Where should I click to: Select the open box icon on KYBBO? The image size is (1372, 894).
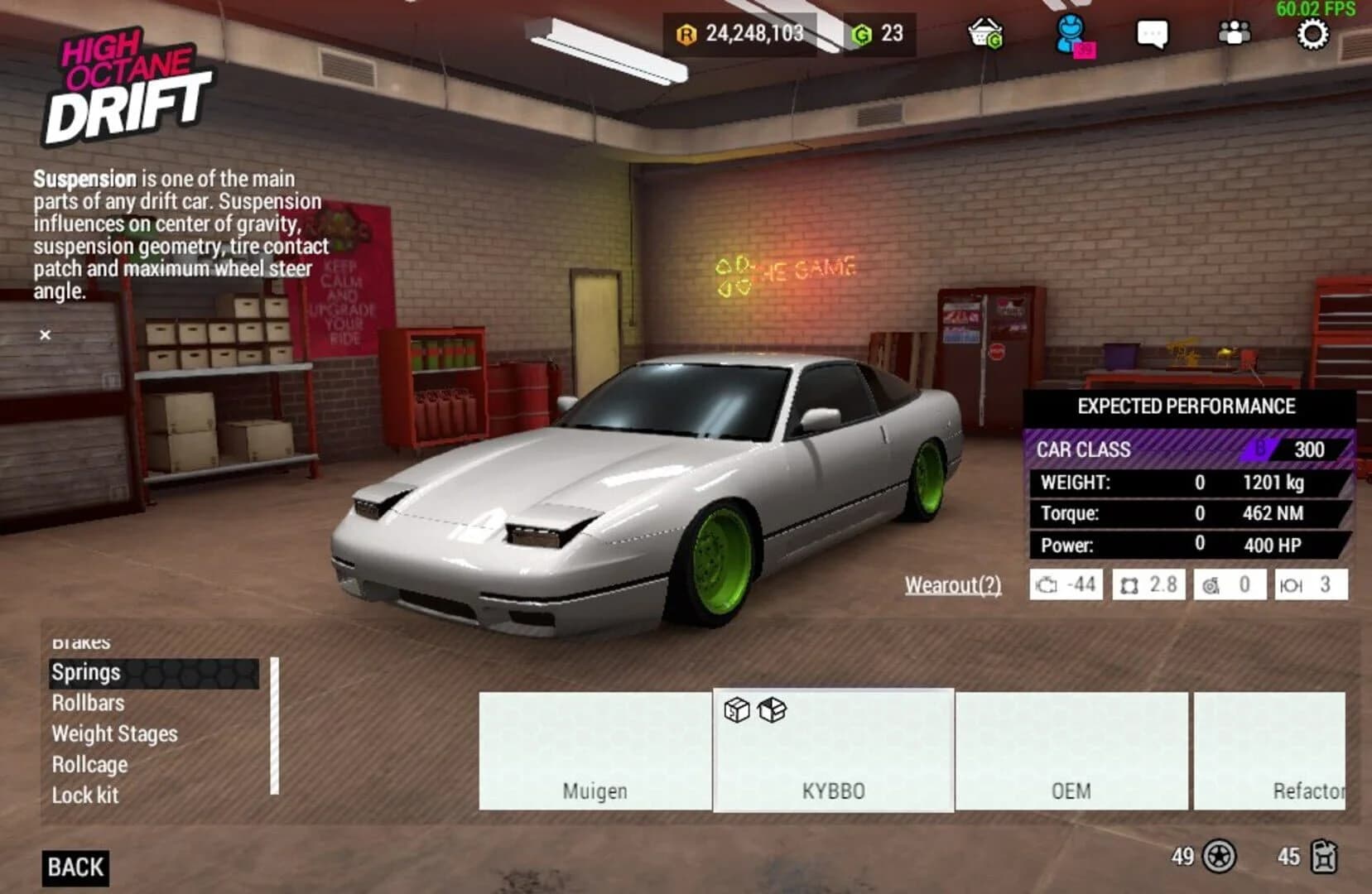[x=770, y=710]
